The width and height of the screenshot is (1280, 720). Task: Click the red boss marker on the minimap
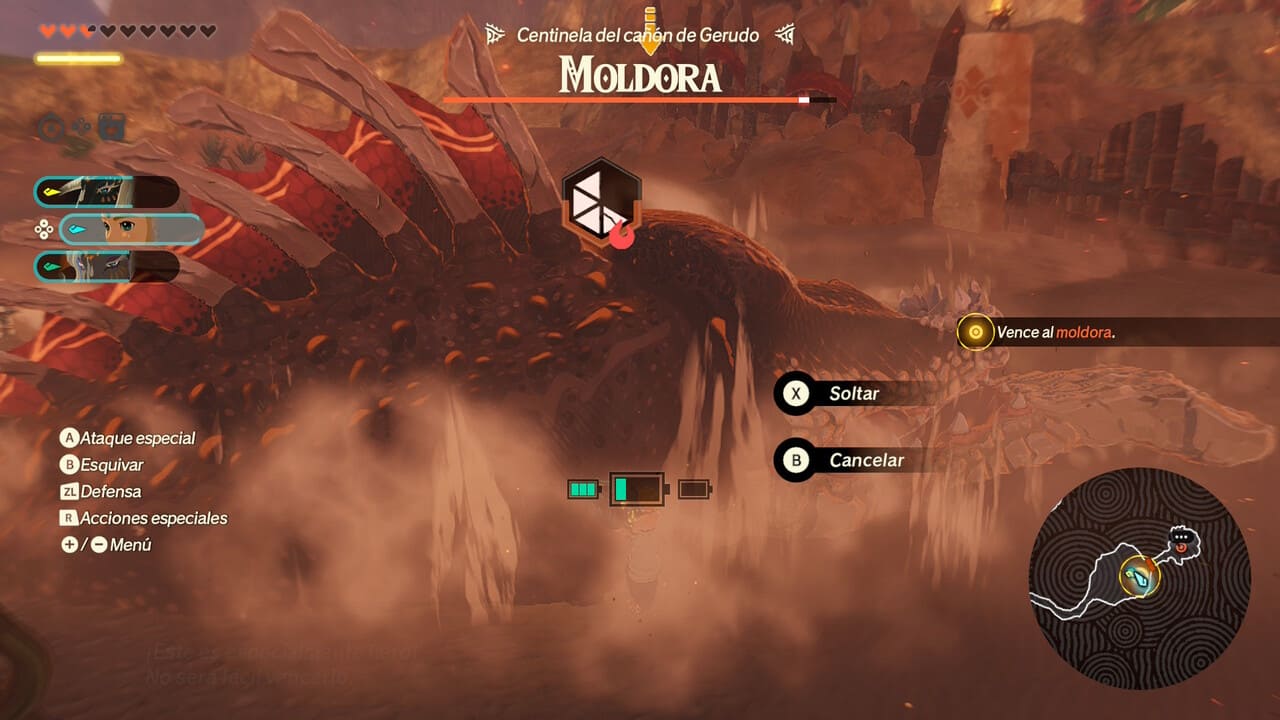(1182, 547)
